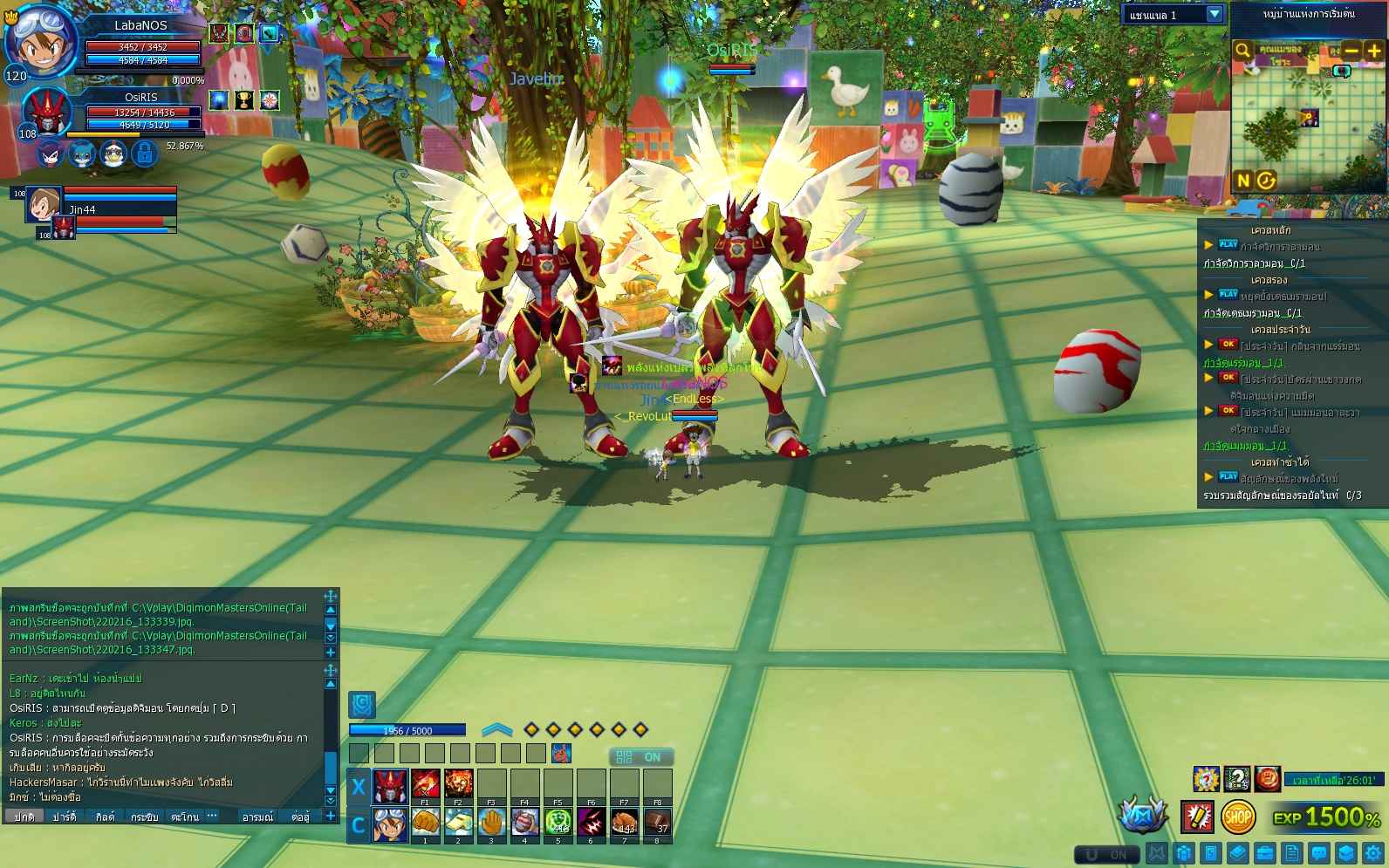Open the gold SHOP coin button
Viewport: 1389px width, 868px height.
click(1237, 817)
